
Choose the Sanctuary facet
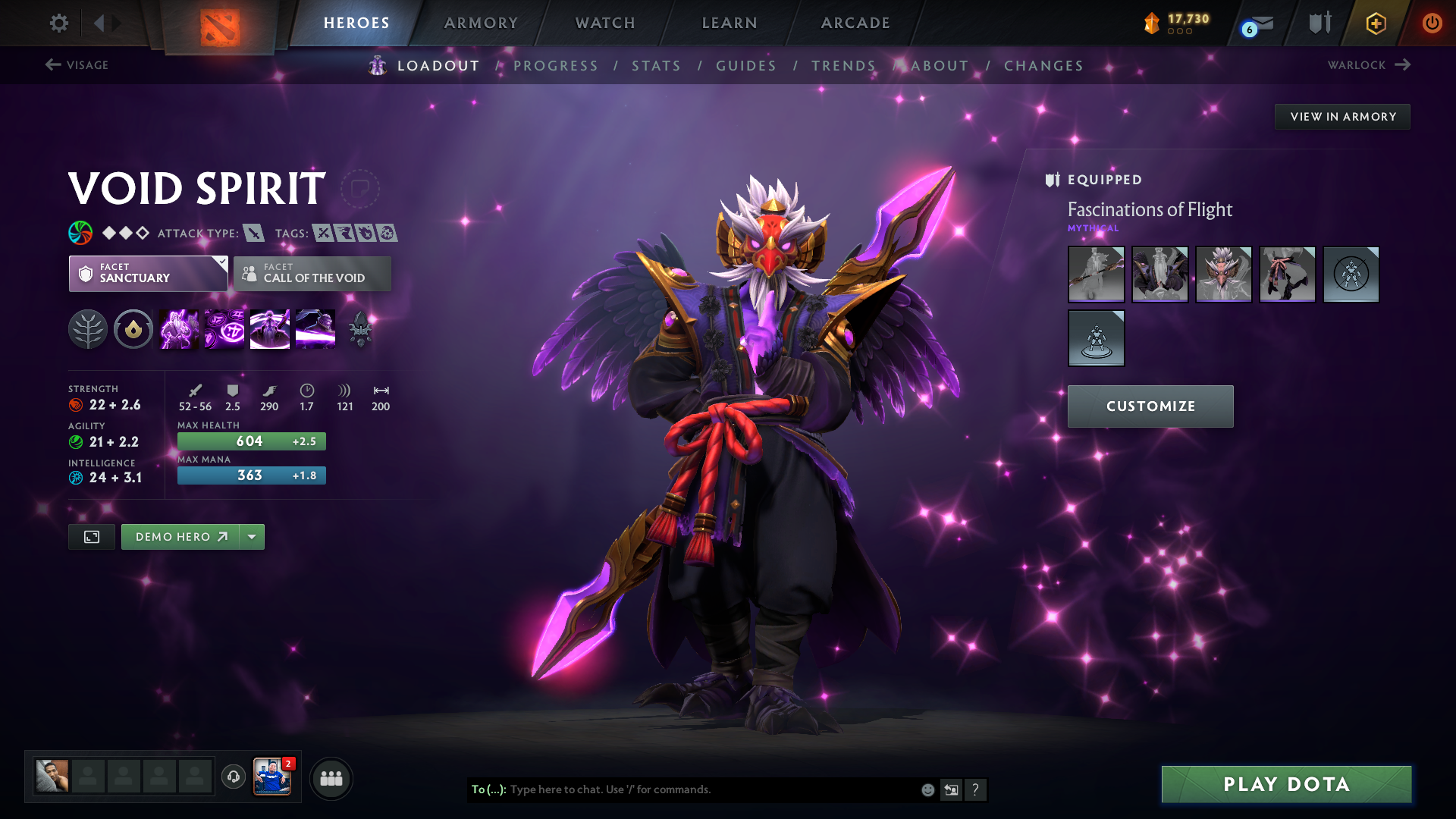[x=148, y=274]
